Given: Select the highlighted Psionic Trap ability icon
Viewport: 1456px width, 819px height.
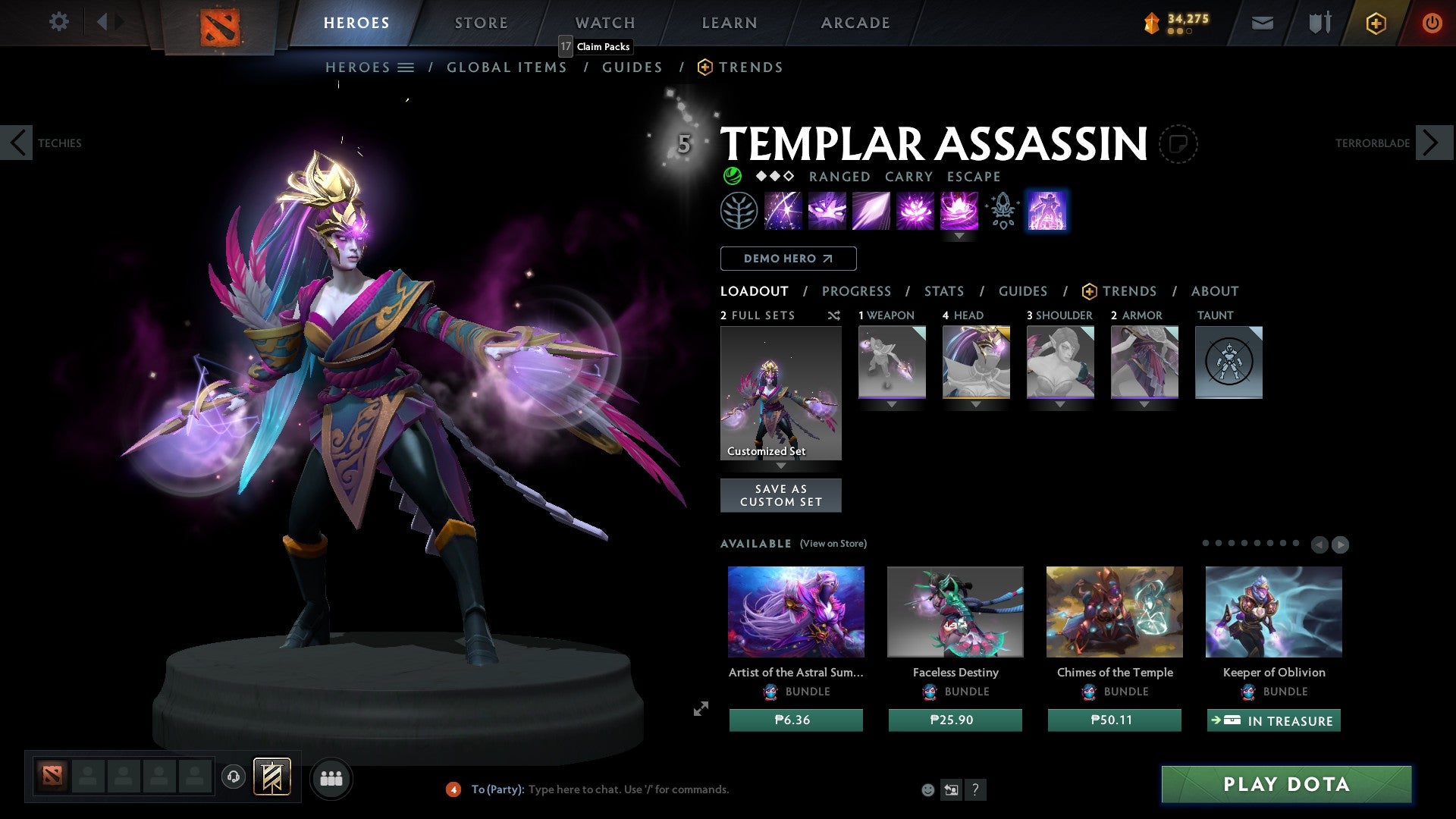Looking at the screenshot, I should pos(1047,210).
